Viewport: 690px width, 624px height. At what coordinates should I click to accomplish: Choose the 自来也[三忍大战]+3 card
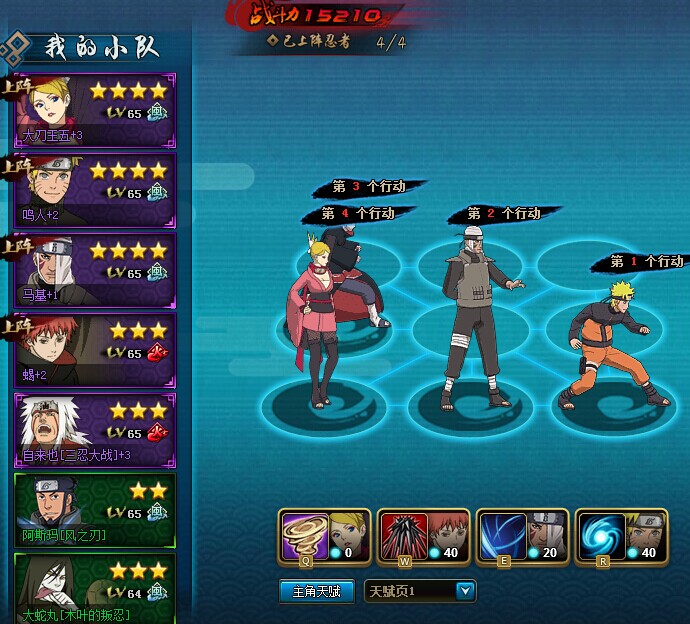tap(95, 431)
